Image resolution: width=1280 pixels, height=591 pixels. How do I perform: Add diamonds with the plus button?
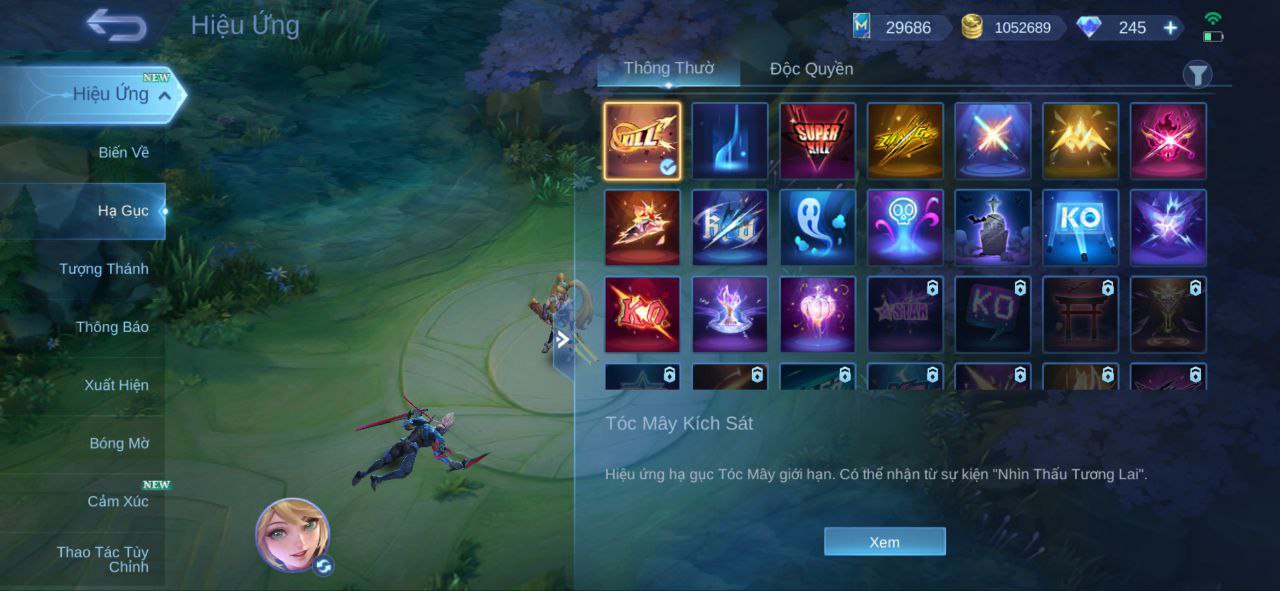tap(1170, 28)
